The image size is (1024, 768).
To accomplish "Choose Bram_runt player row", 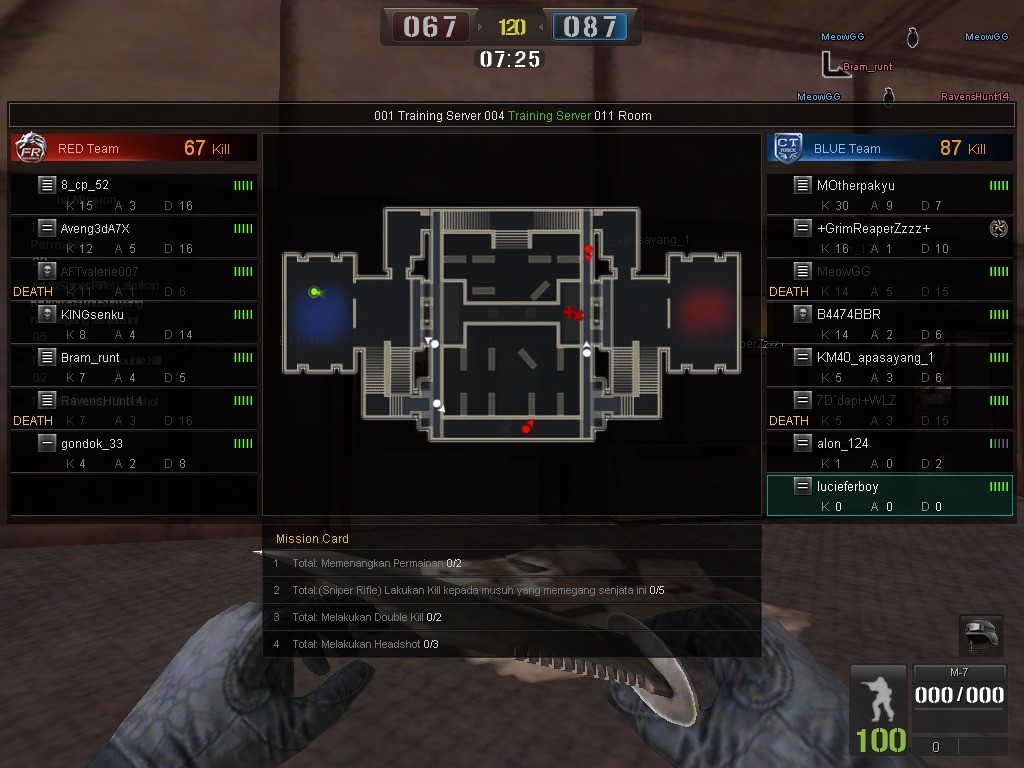I will (x=133, y=366).
